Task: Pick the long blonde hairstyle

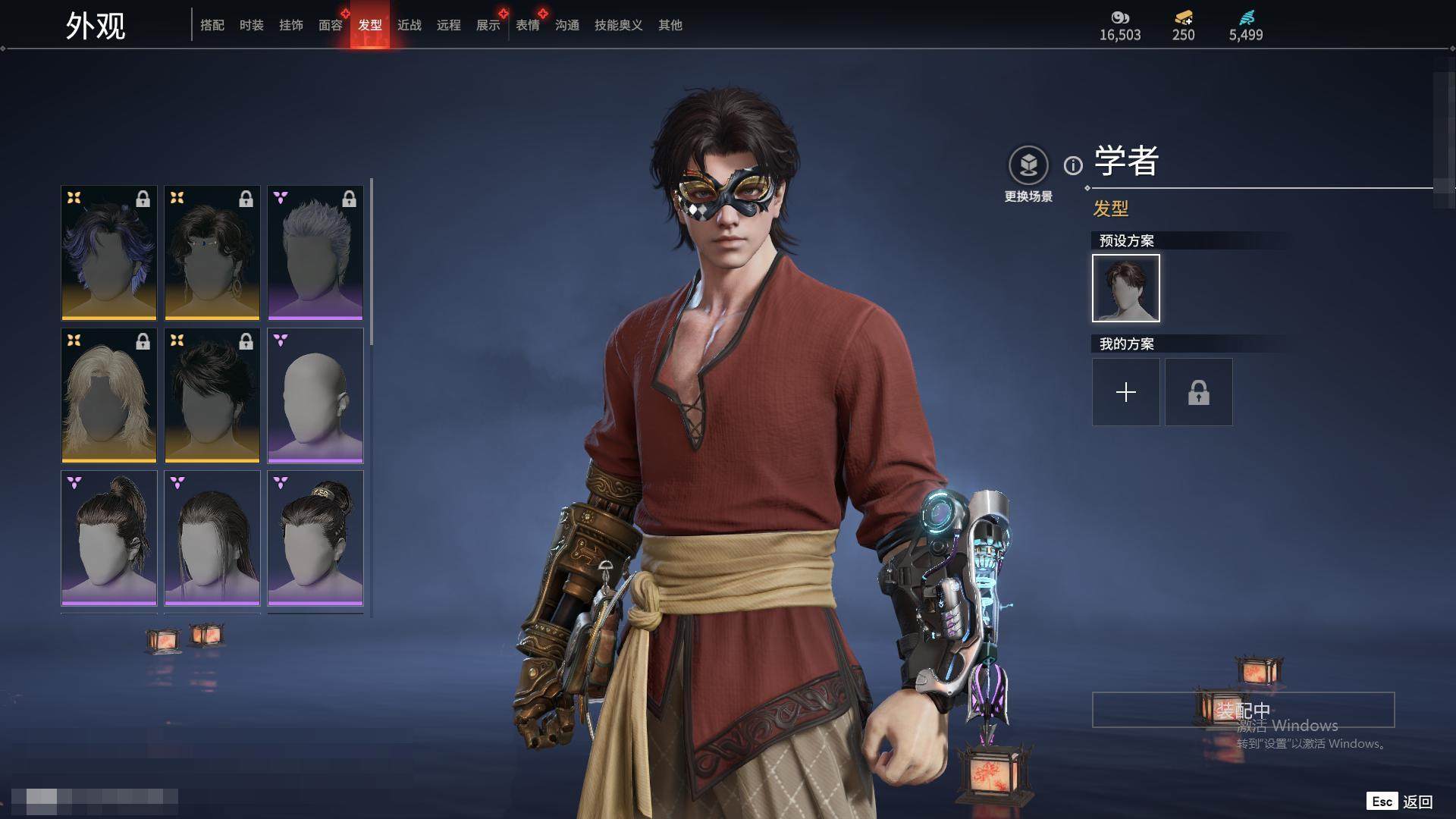Action: coord(109,395)
